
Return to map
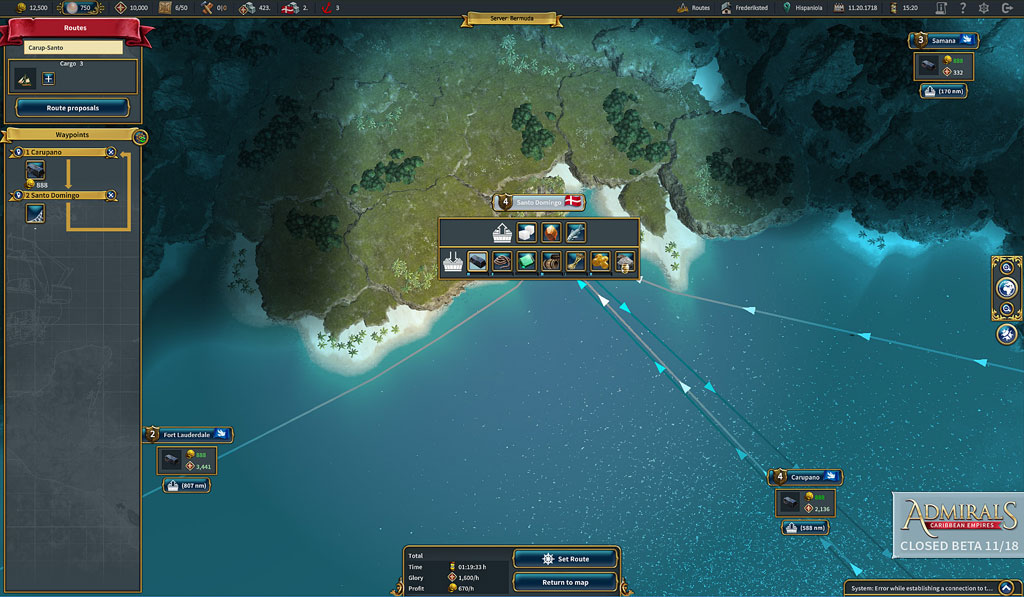(565, 582)
